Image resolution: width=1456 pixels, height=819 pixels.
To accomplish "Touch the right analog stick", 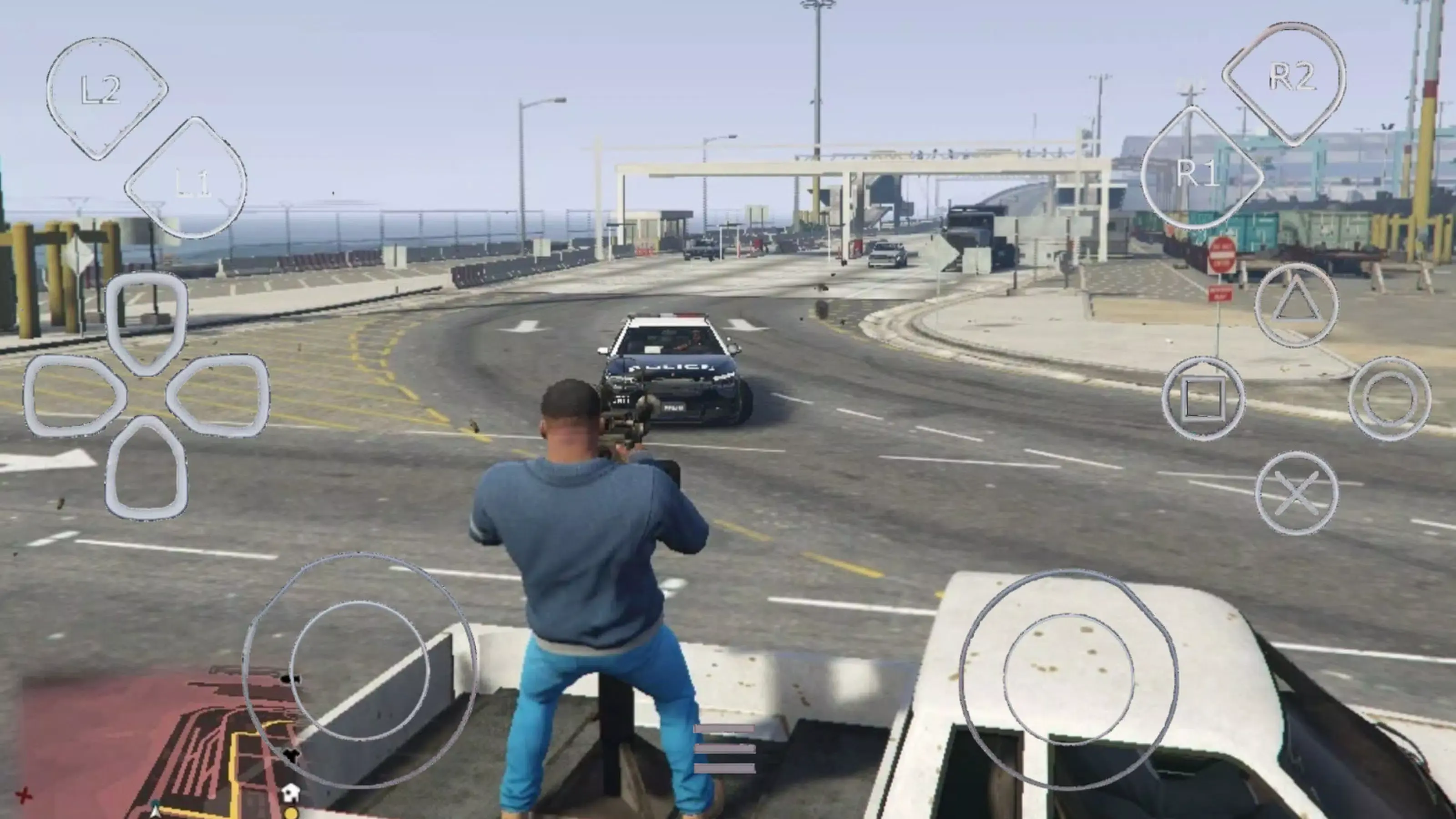I will (1068, 679).
